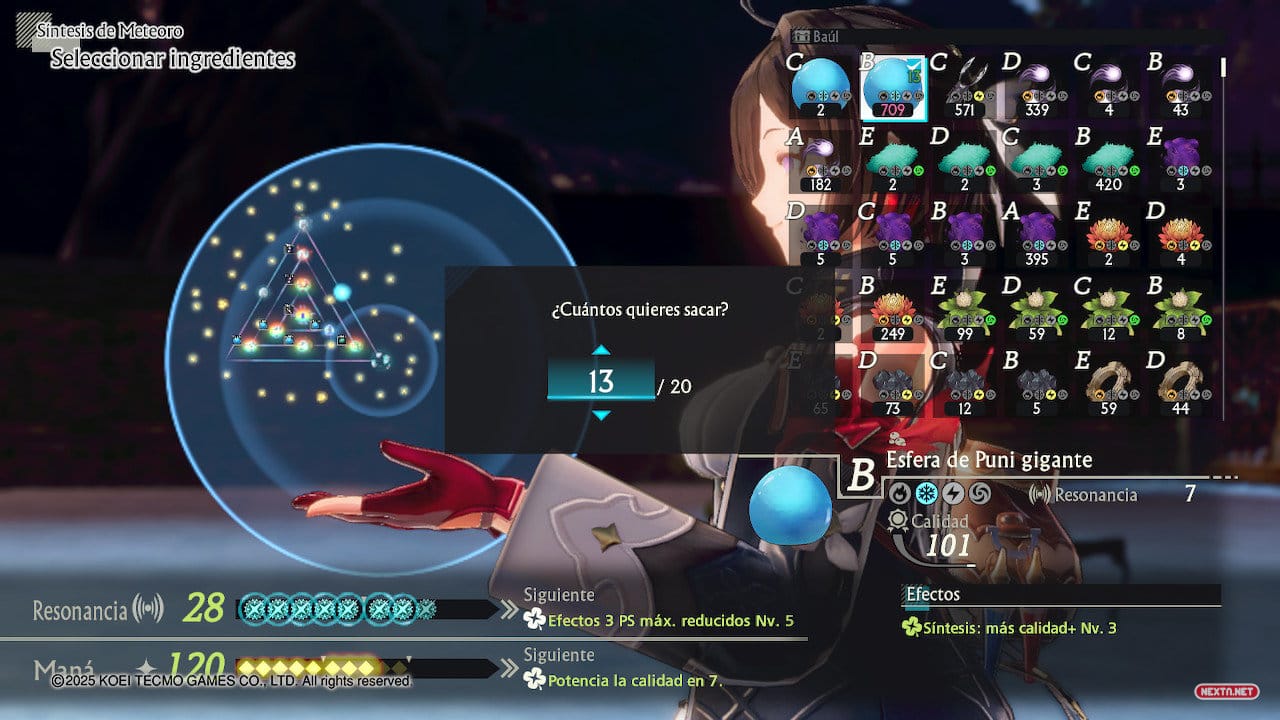Select the rank D beige ring with 44

coord(1181,385)
